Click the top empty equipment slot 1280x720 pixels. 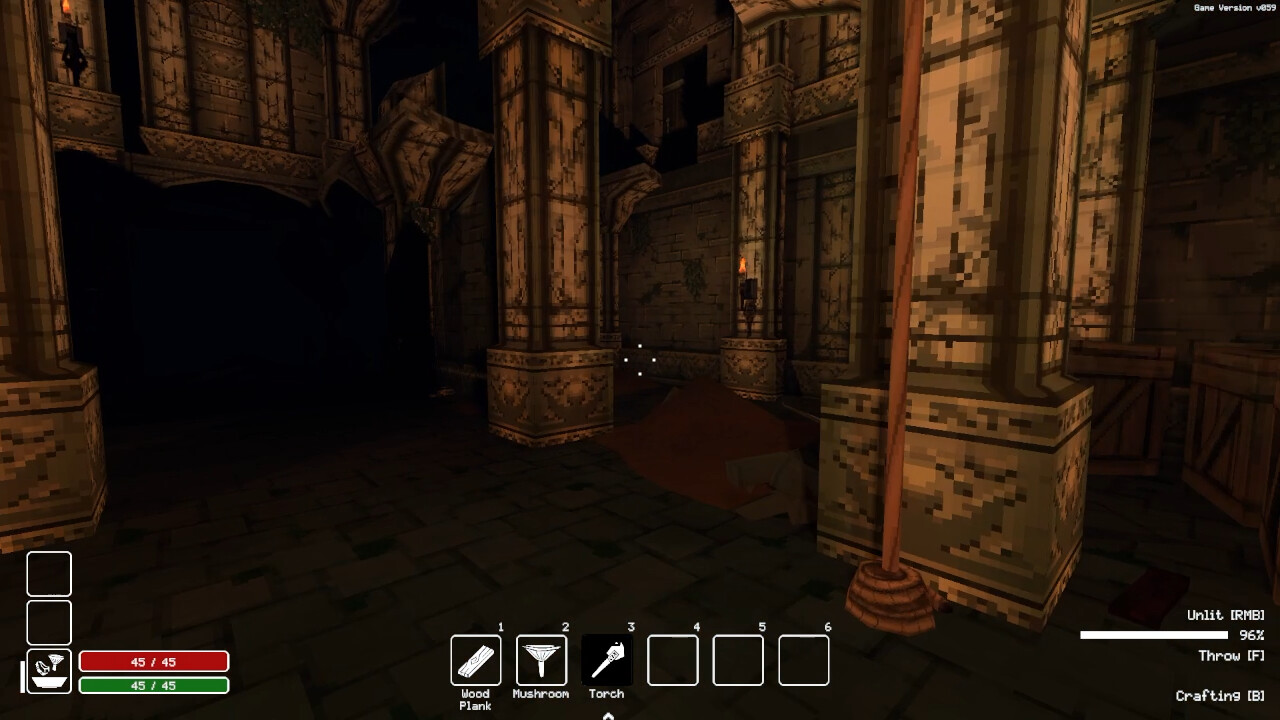(49, 574)
